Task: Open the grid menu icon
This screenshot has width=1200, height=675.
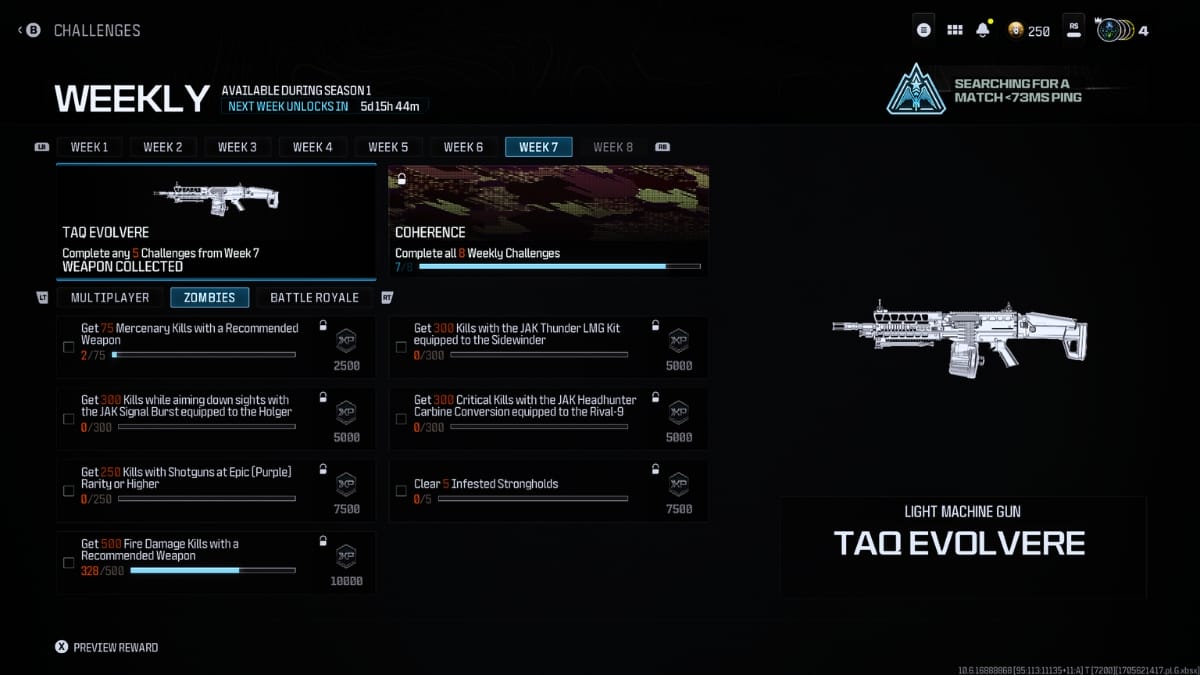Action: [x=954, y=30]
